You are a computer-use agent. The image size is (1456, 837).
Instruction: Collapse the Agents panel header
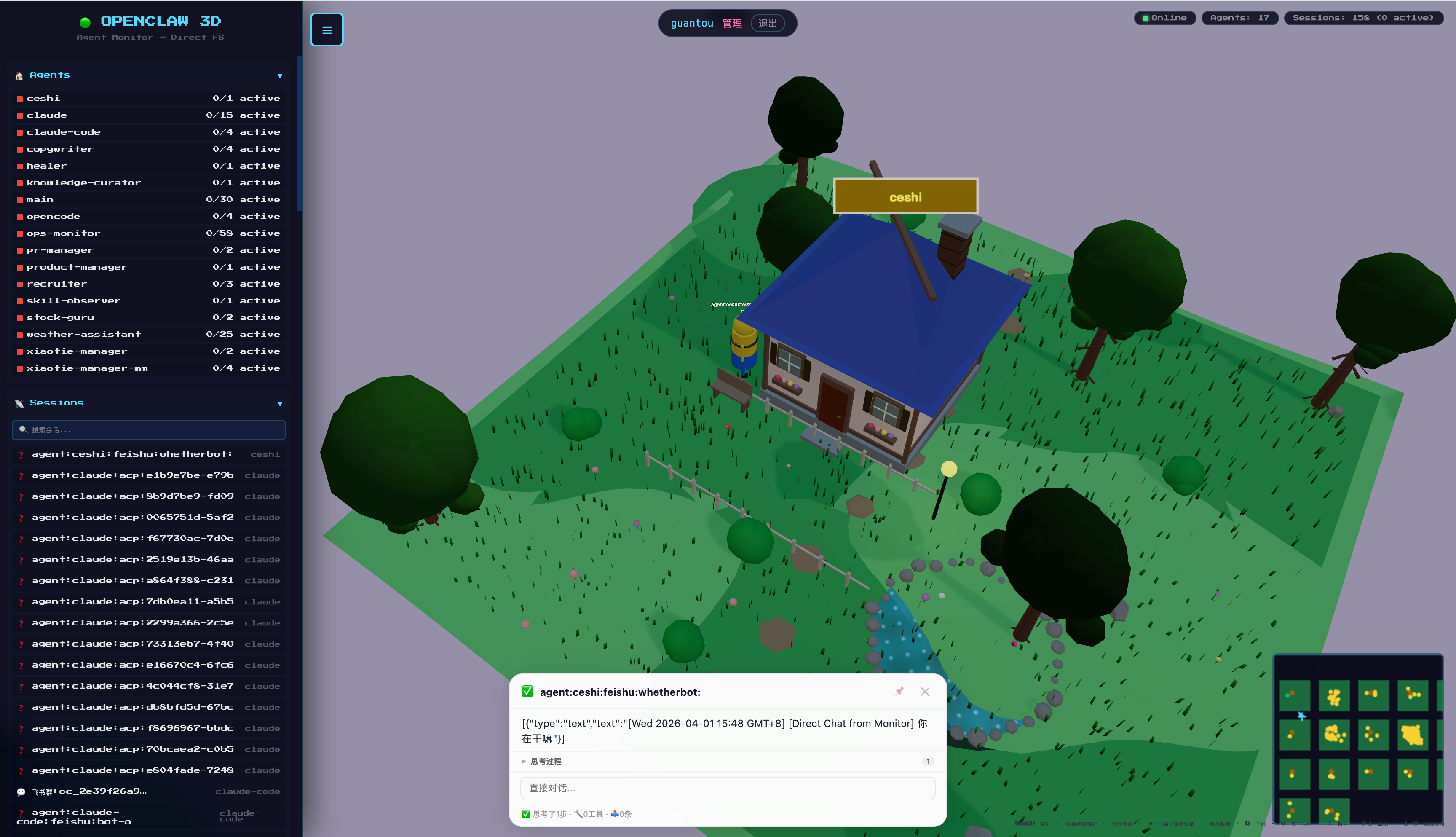[148, 75]
